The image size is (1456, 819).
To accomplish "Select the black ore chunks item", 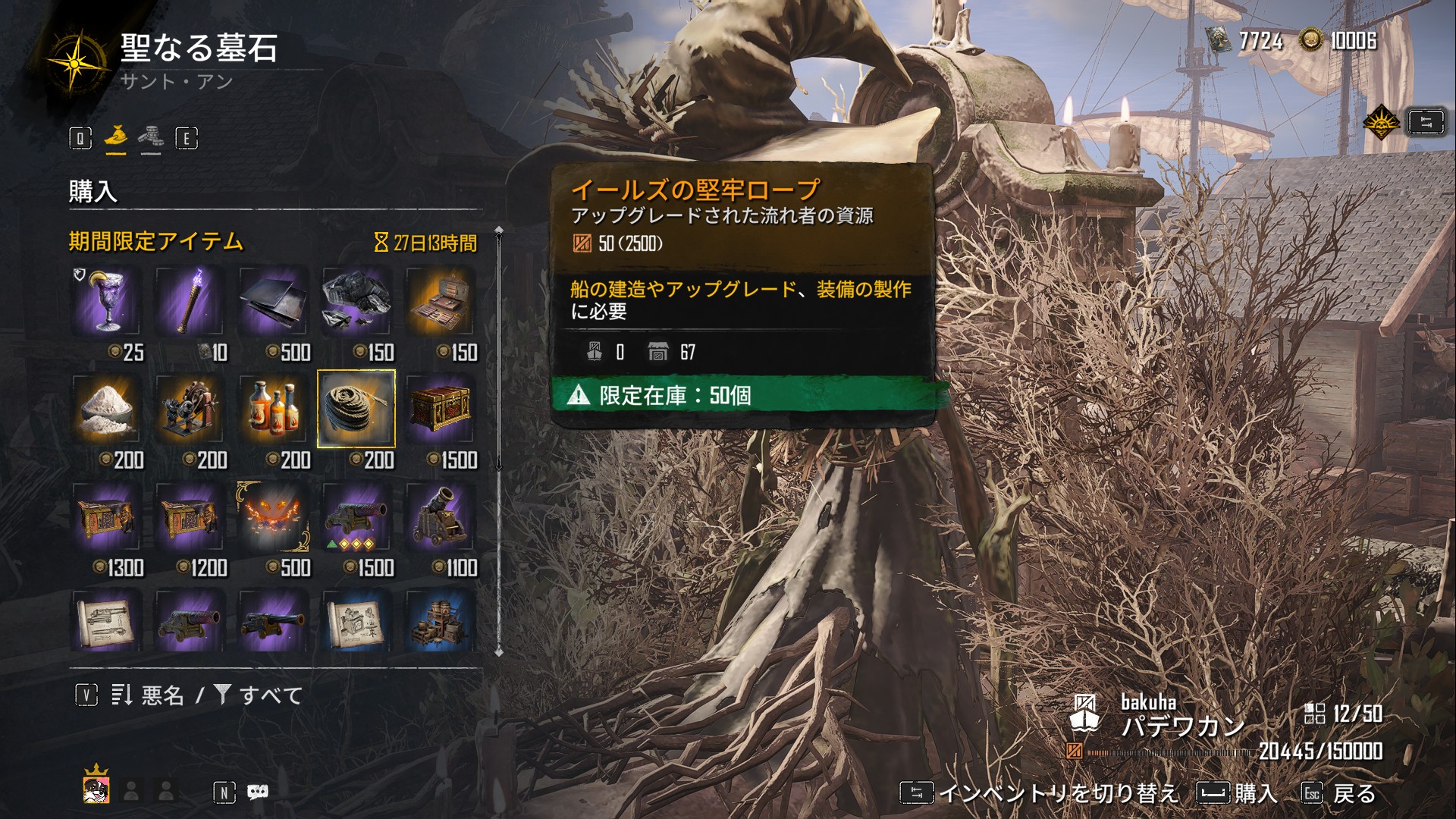I will tap(356, 302).
